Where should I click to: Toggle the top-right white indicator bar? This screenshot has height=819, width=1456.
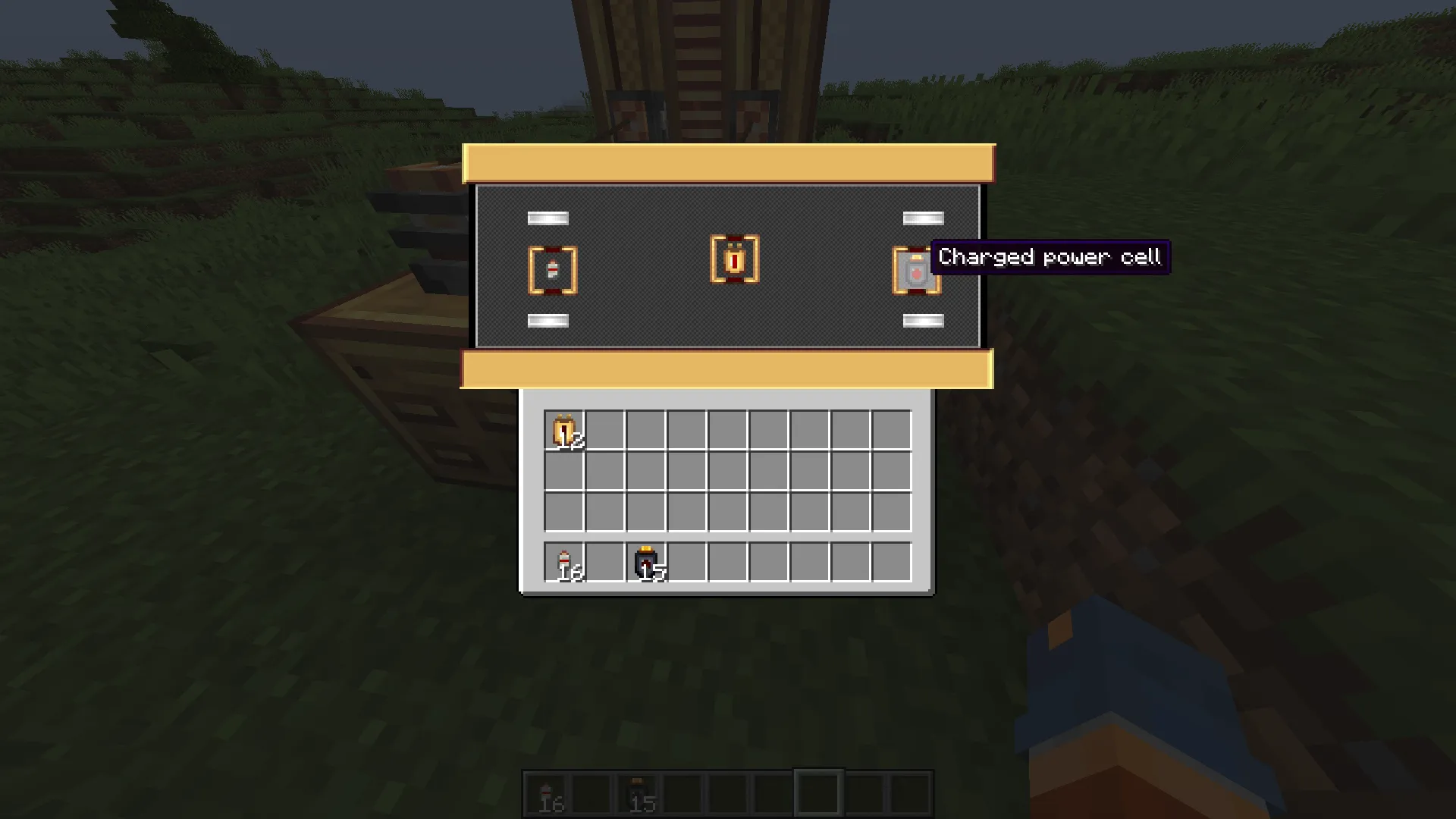click(x=922, y=218)
